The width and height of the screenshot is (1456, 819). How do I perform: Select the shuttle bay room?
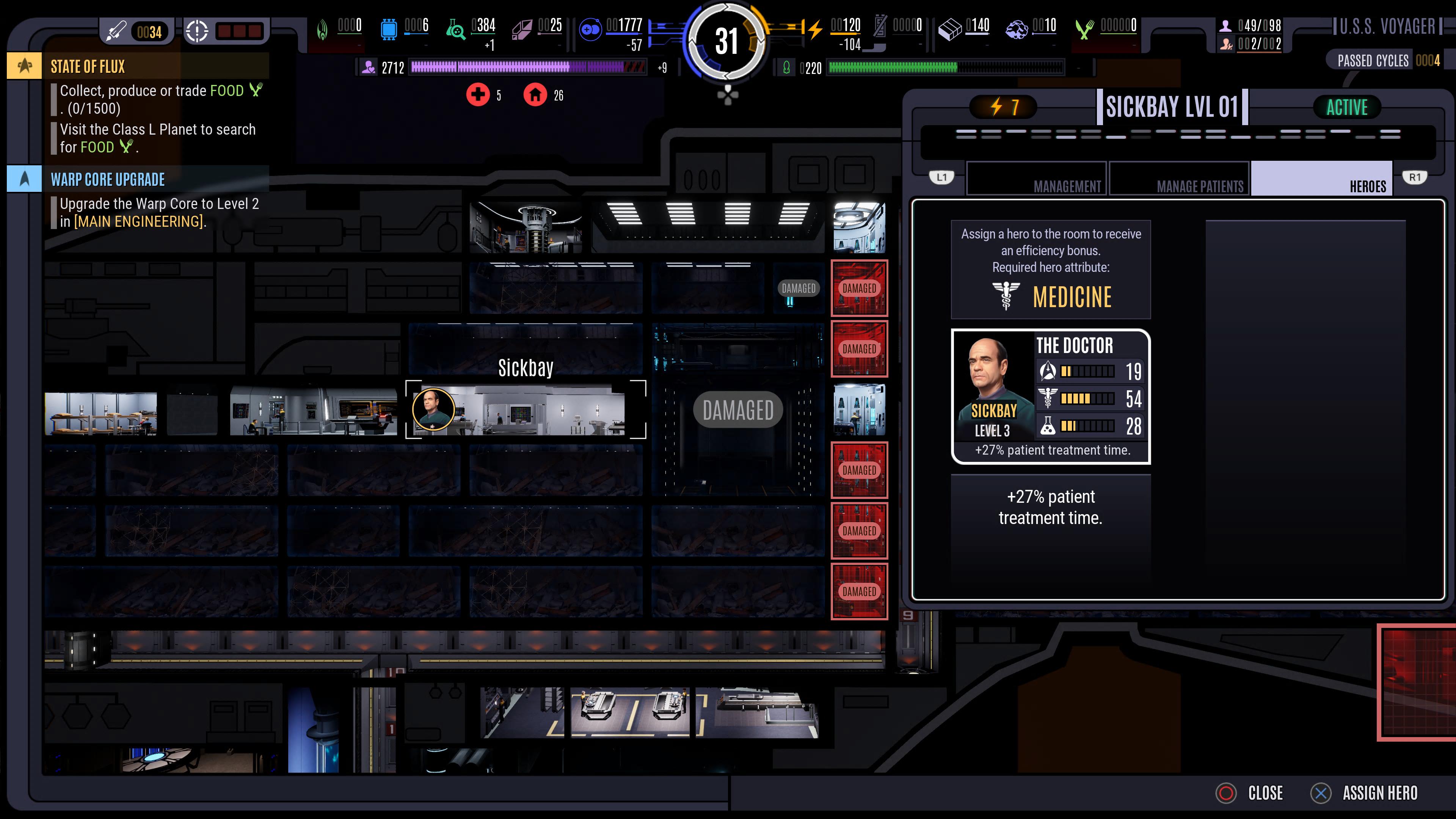[630, 712]
